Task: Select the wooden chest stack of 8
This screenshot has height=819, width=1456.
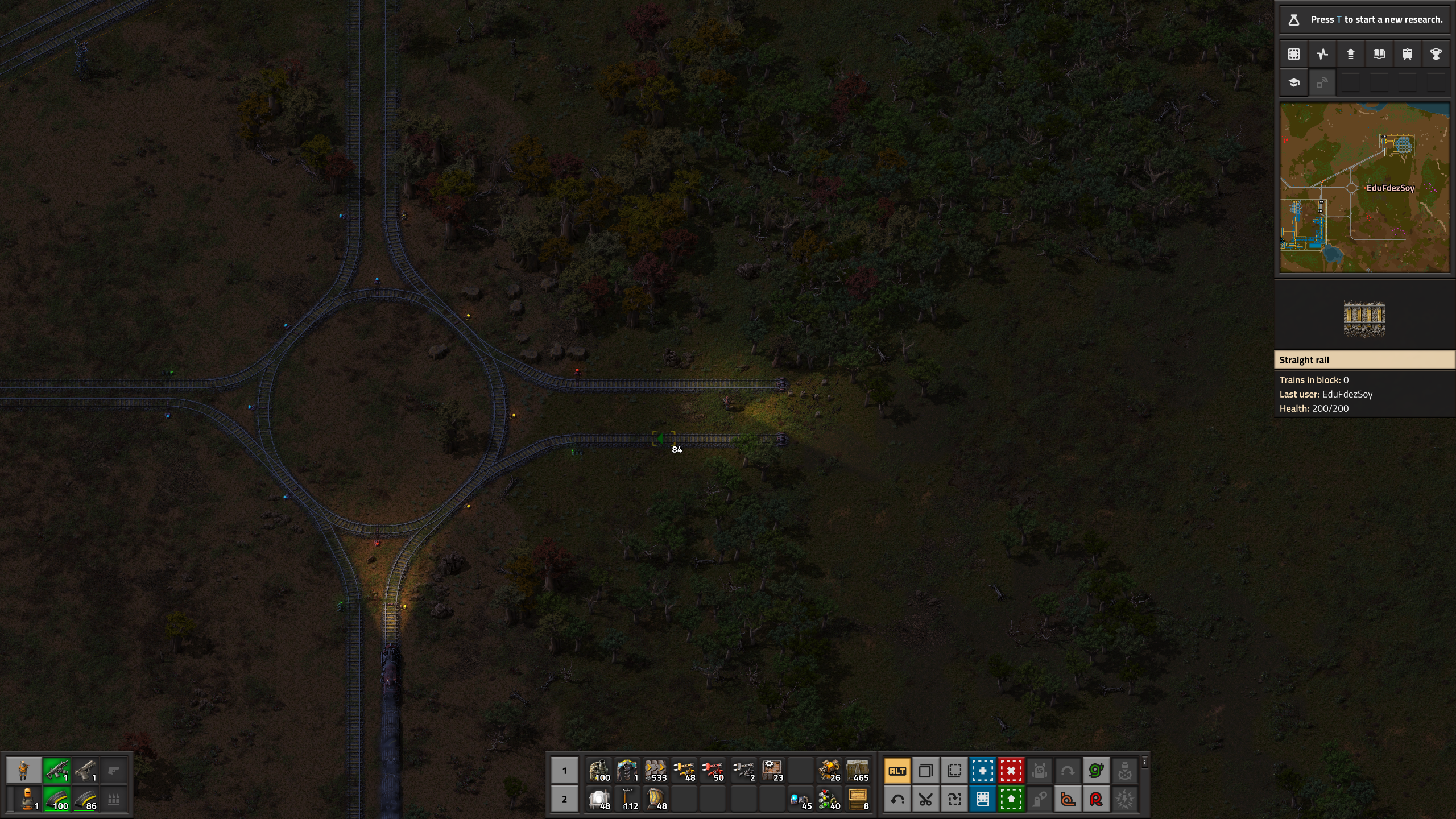Action: pyautogui.click(x=858, y=799)
